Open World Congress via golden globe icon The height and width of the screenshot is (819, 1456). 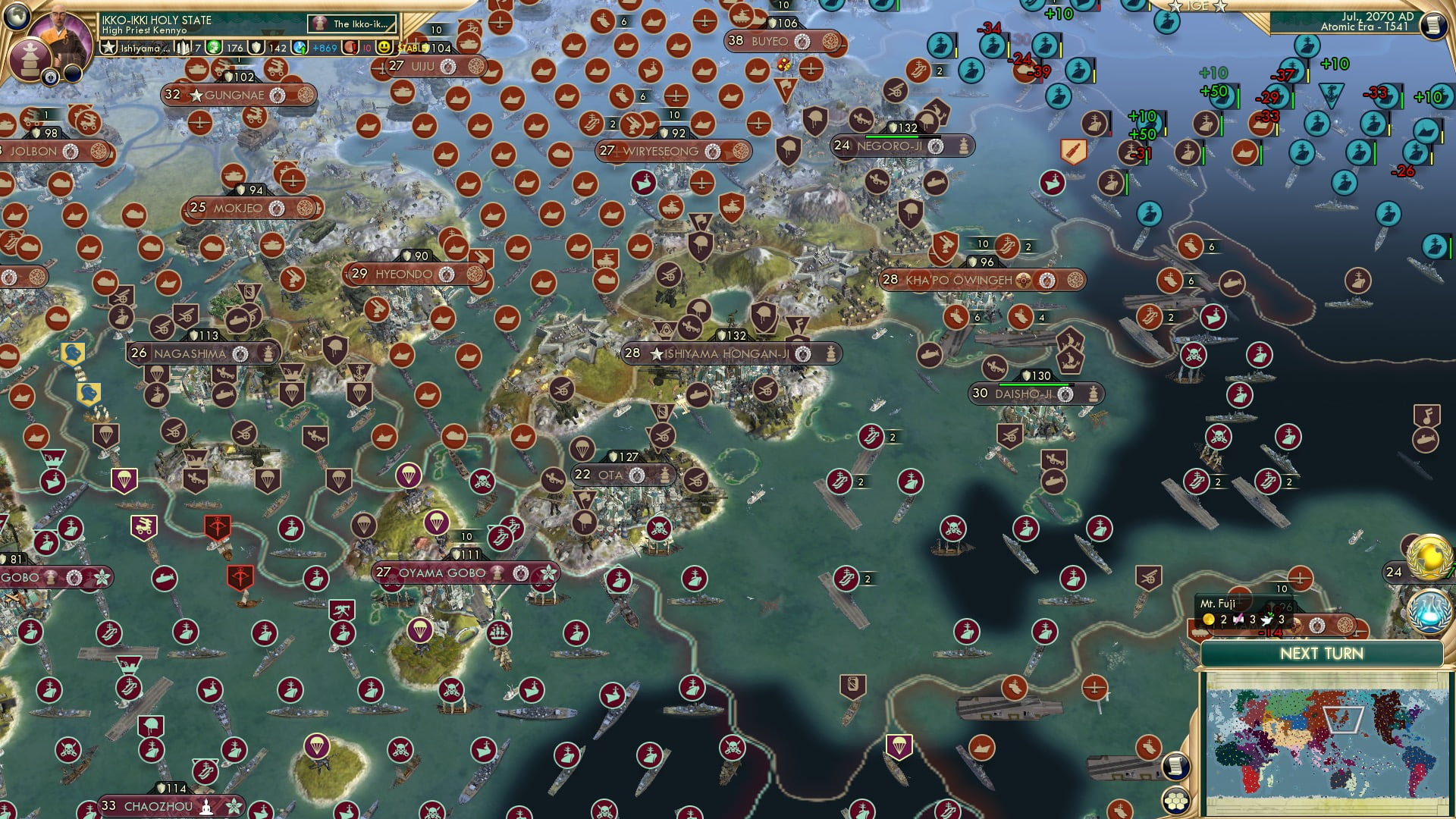(x=1429, y=556)
